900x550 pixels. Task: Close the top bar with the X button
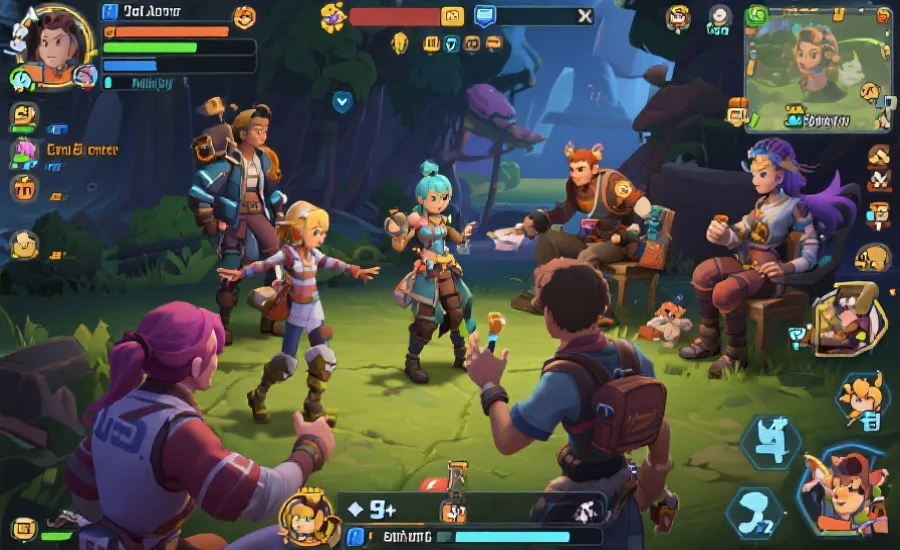point(585,16)
